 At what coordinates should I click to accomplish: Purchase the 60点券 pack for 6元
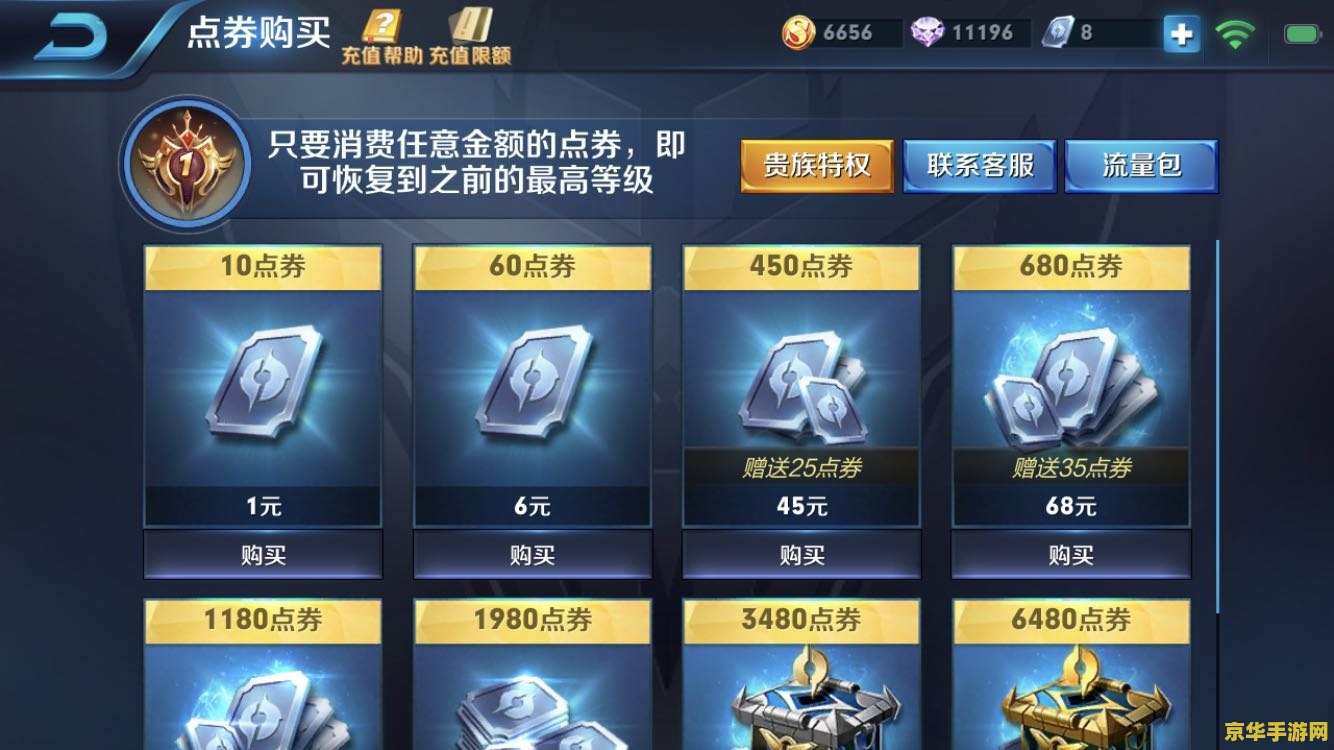pyautogui.click(x=531, y=554)
